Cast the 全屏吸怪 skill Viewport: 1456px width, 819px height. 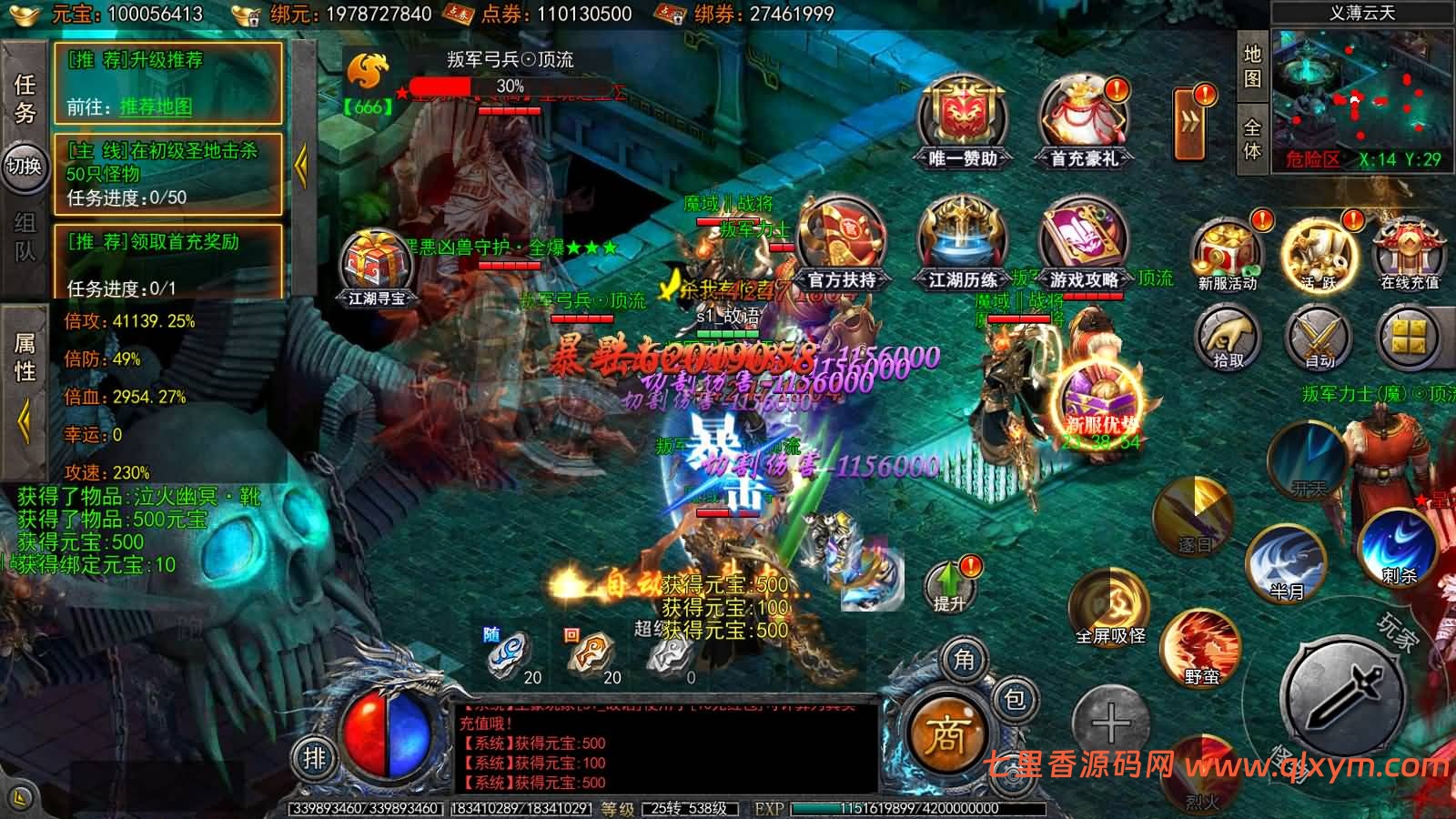pos(1109,605)
